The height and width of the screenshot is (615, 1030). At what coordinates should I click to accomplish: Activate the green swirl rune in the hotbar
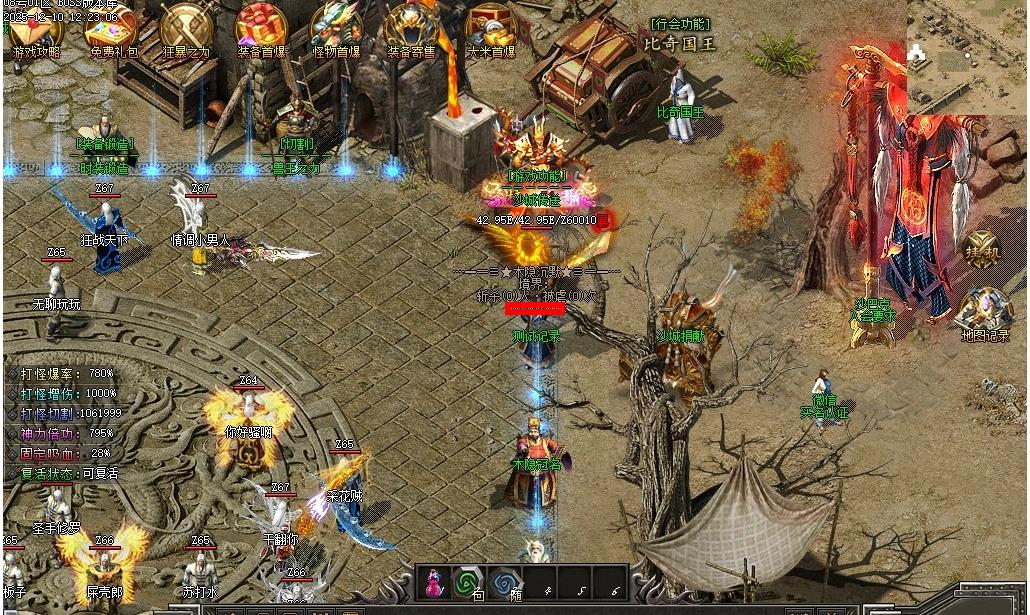click(x=468, y=582)
